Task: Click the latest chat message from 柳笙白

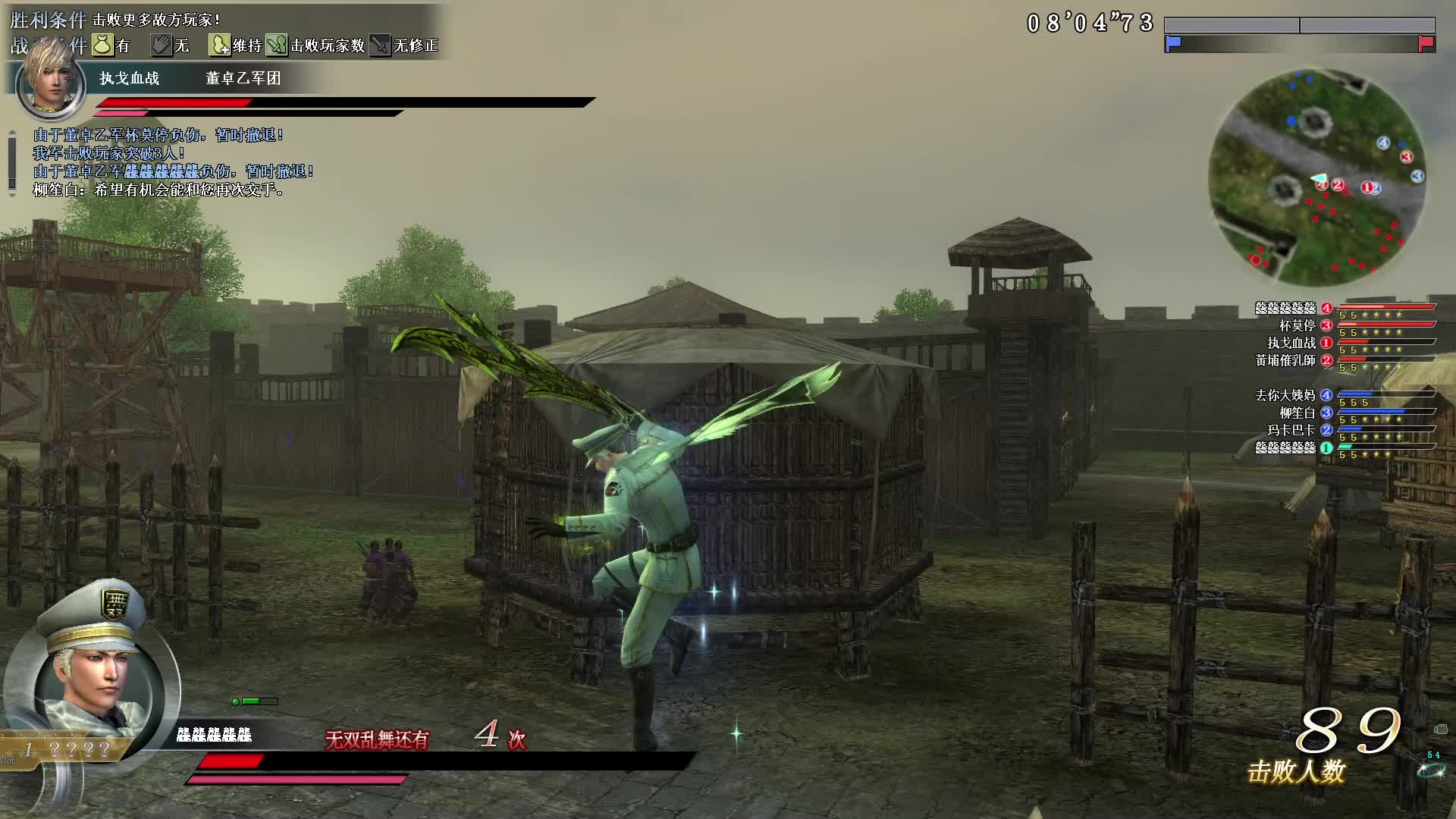Action: tap(159, 190)
